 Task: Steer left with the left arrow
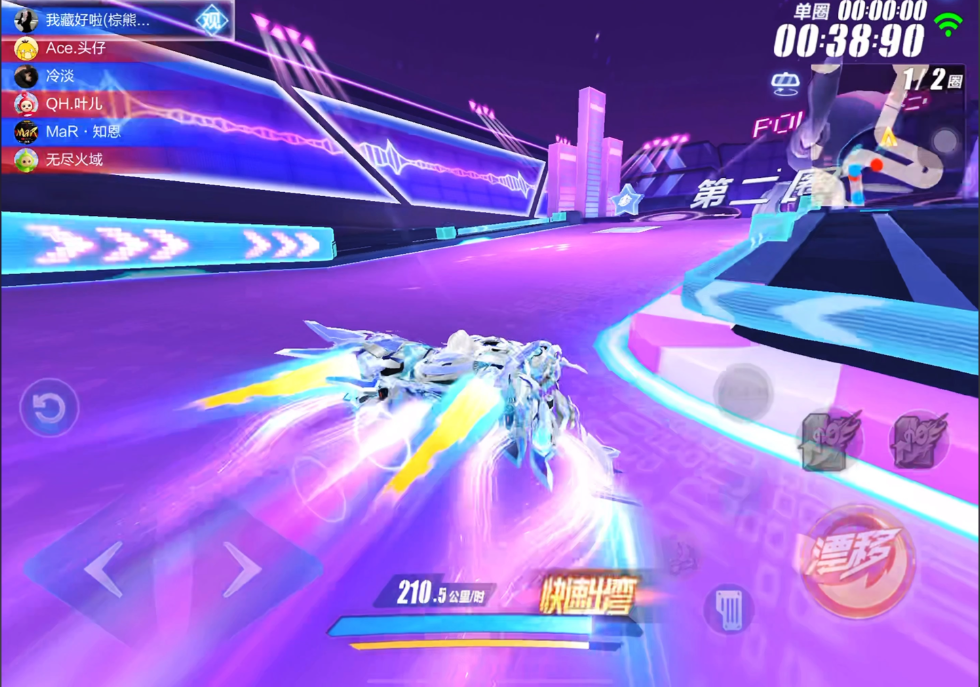point(104,571)
